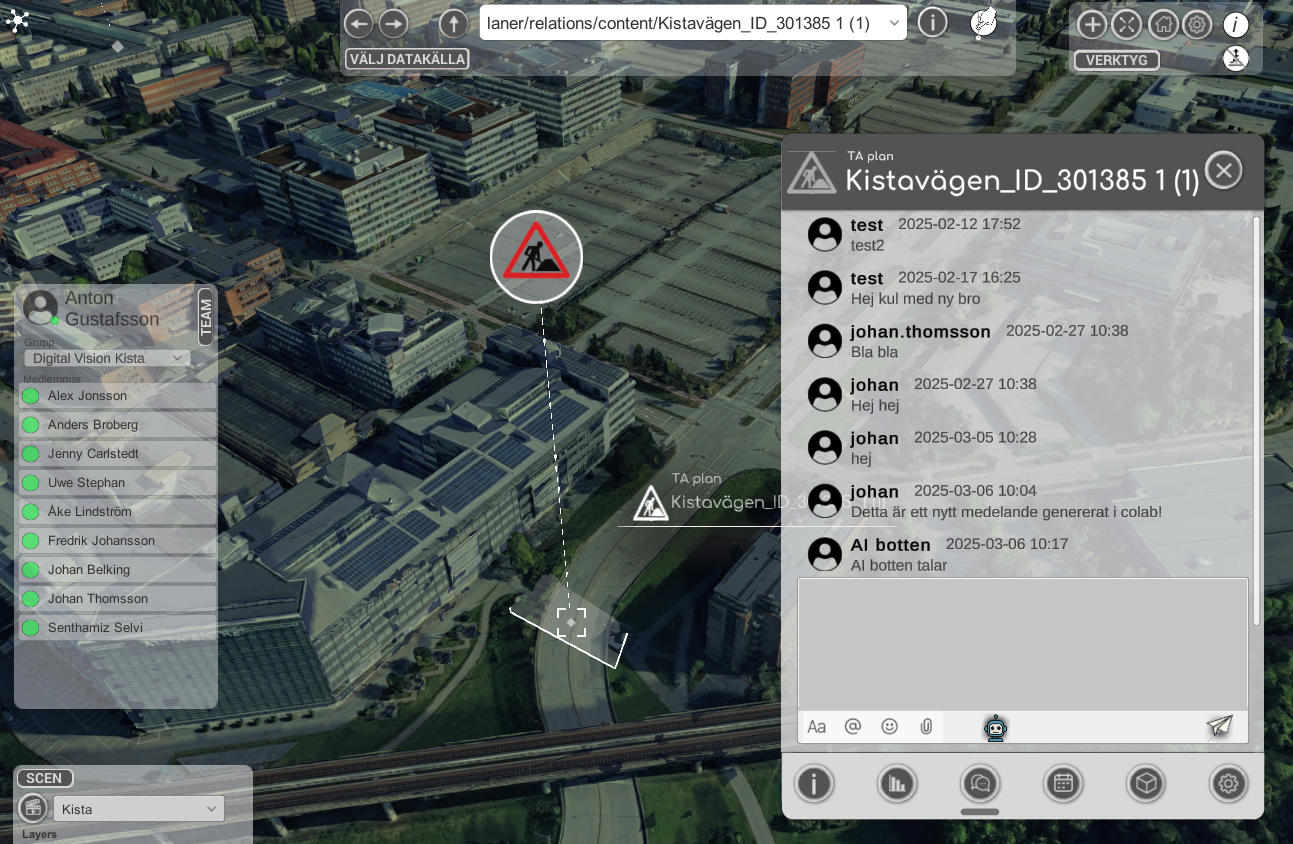Show the bar chart statistics tab
Image resolution: width=1293 pixels, height=844 pixels.
pyautogui.click(x=898, y=785)
